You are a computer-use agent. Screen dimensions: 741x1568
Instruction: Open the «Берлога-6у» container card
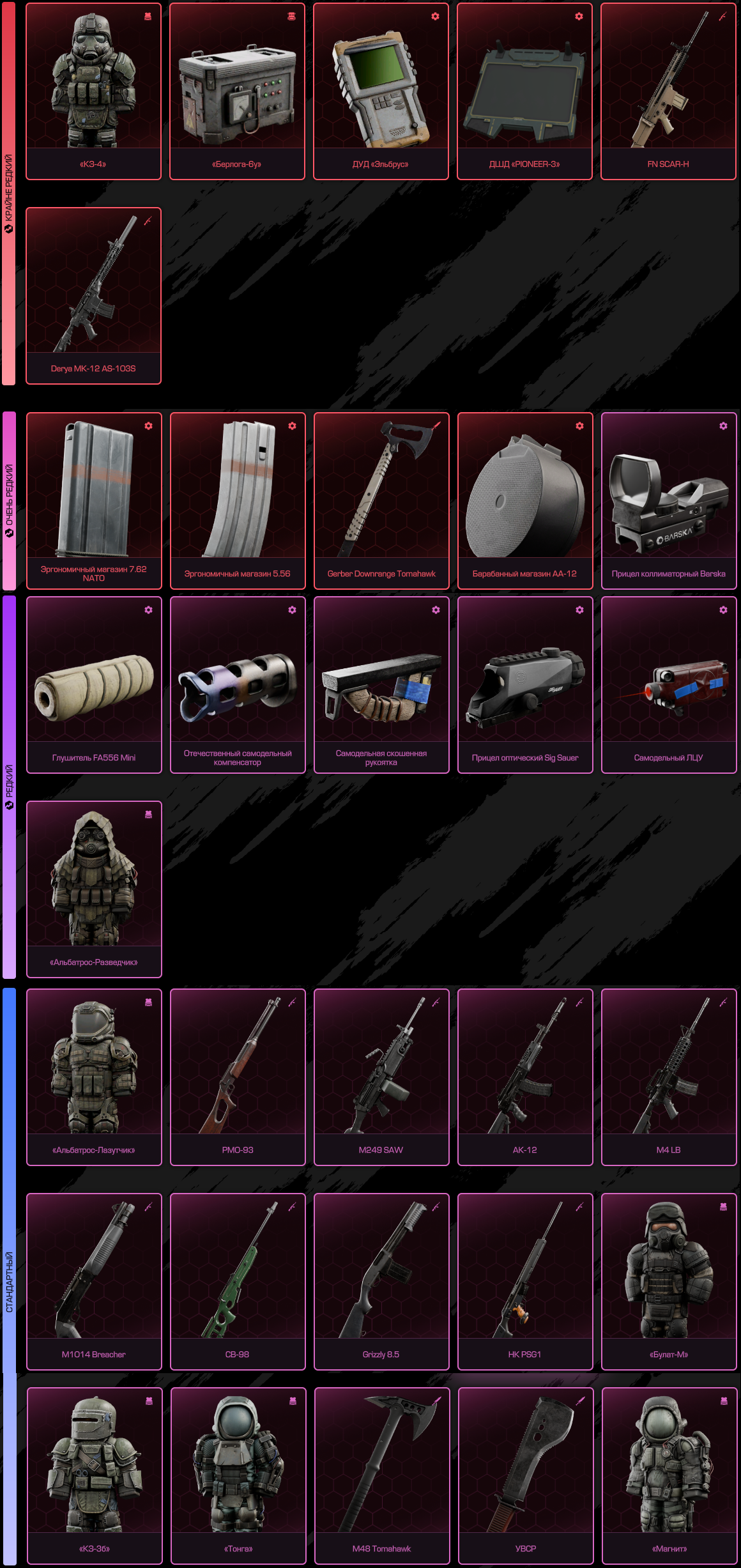click(x=237, y=91)
